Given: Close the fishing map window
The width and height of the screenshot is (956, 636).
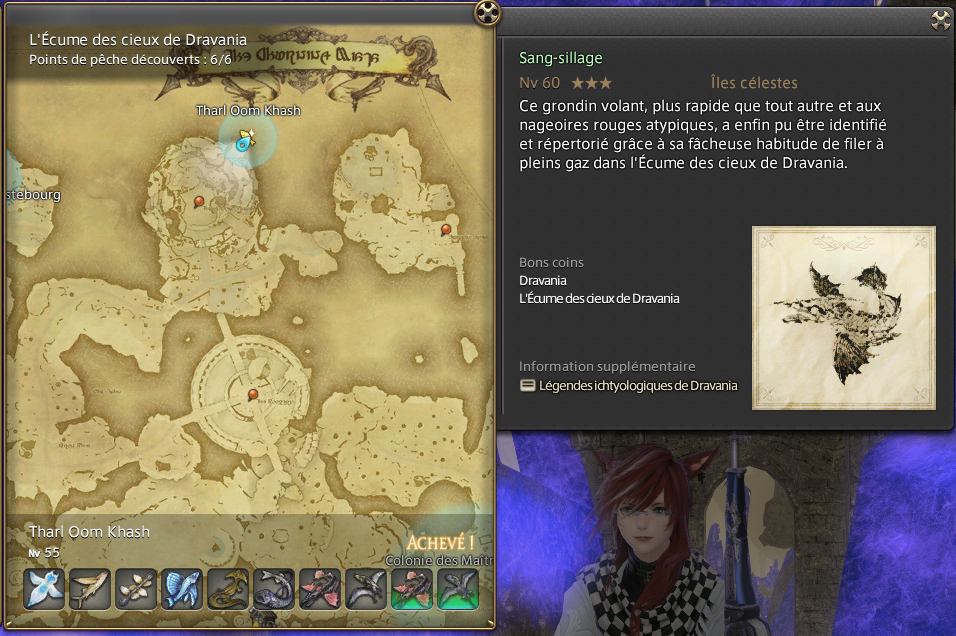Looking at the screenshot, I should [486, 13].
